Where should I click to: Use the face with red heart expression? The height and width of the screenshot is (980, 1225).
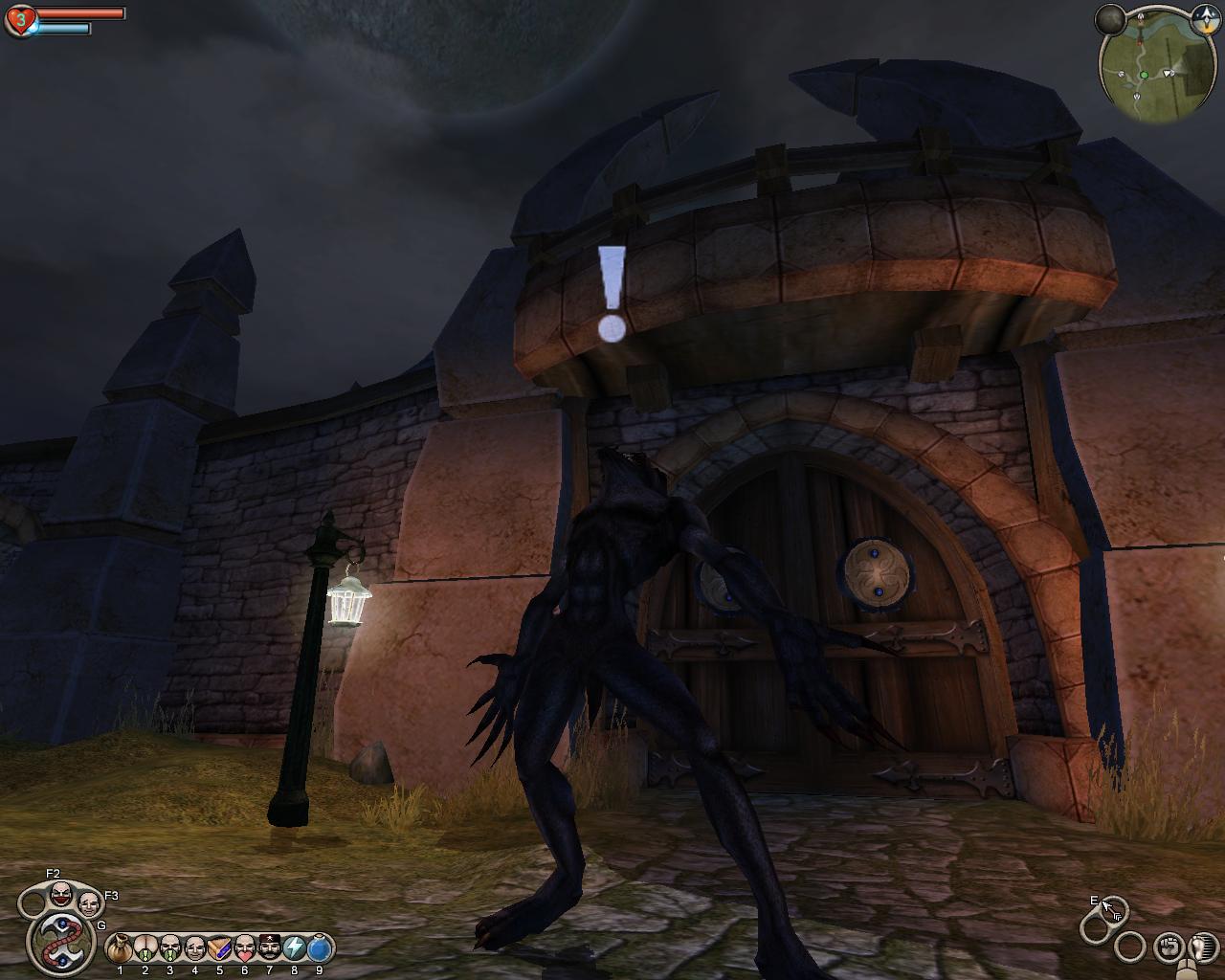[244, 948]
